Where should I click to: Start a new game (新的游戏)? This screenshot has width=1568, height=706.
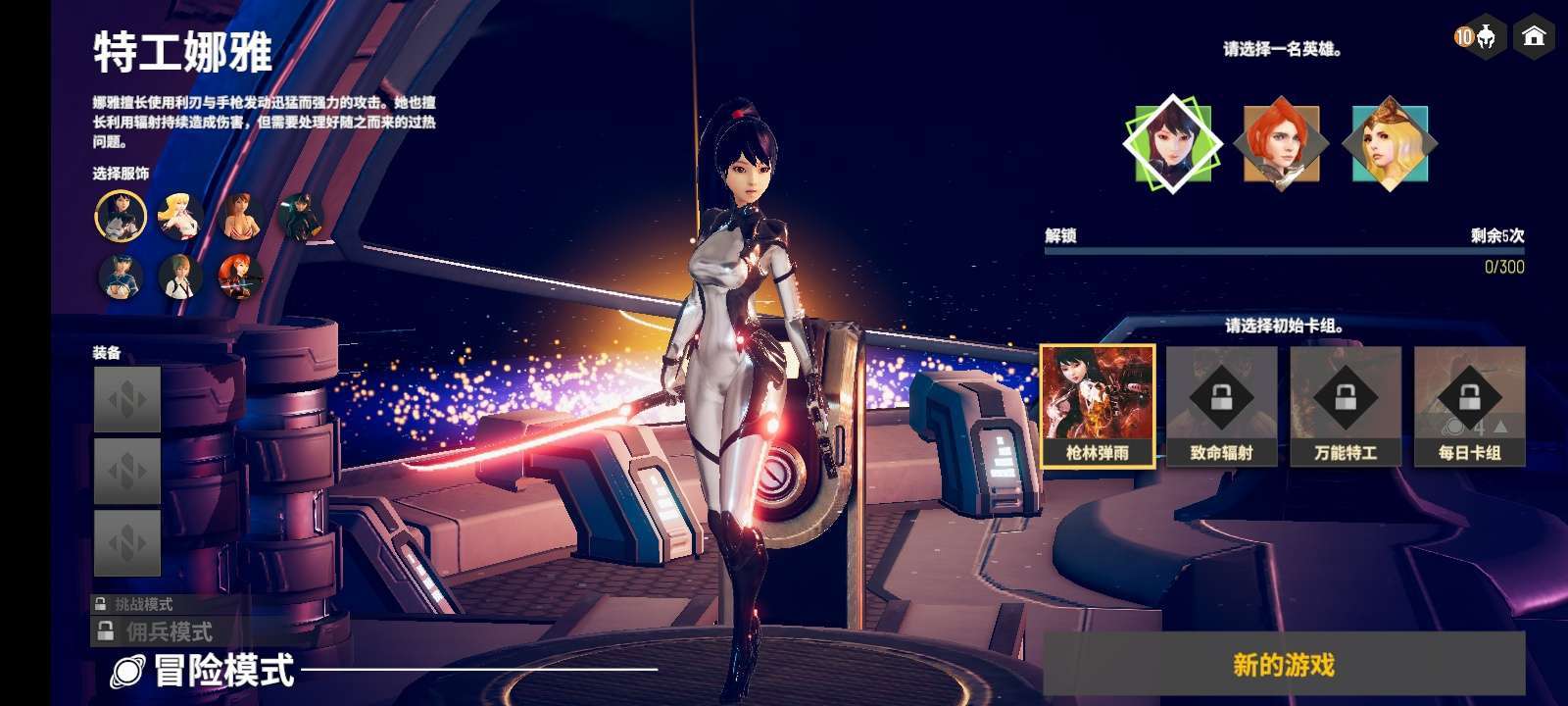tap(1284, 665)
